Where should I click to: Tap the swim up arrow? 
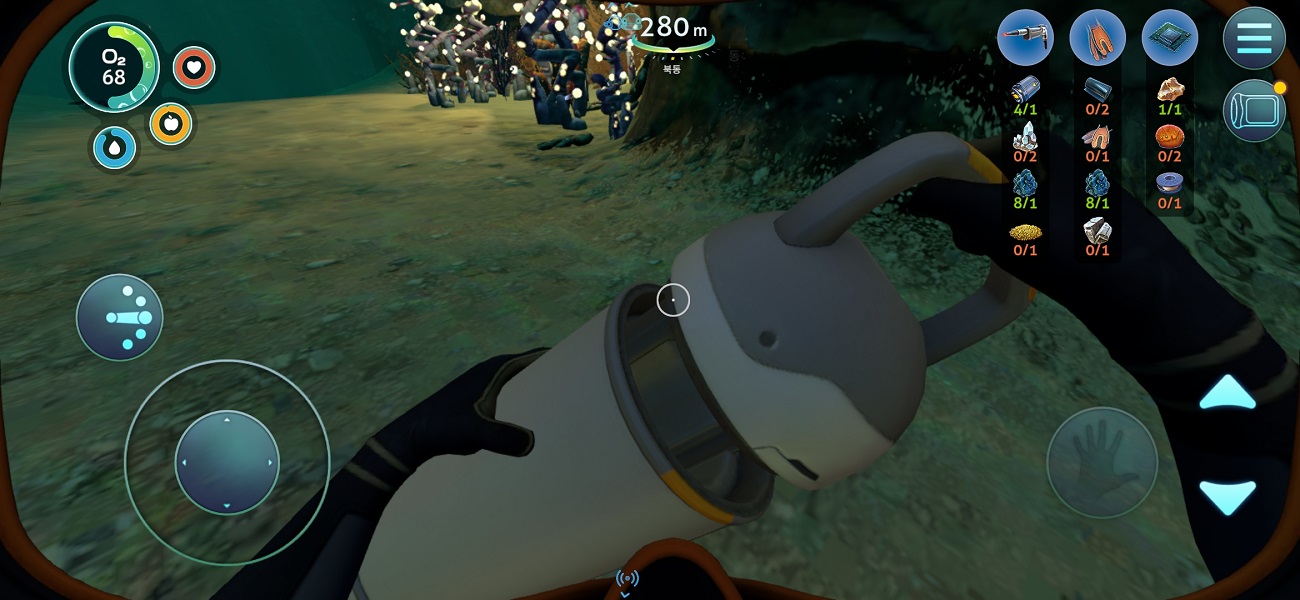pyautogui.click(x=1227, y=393)
